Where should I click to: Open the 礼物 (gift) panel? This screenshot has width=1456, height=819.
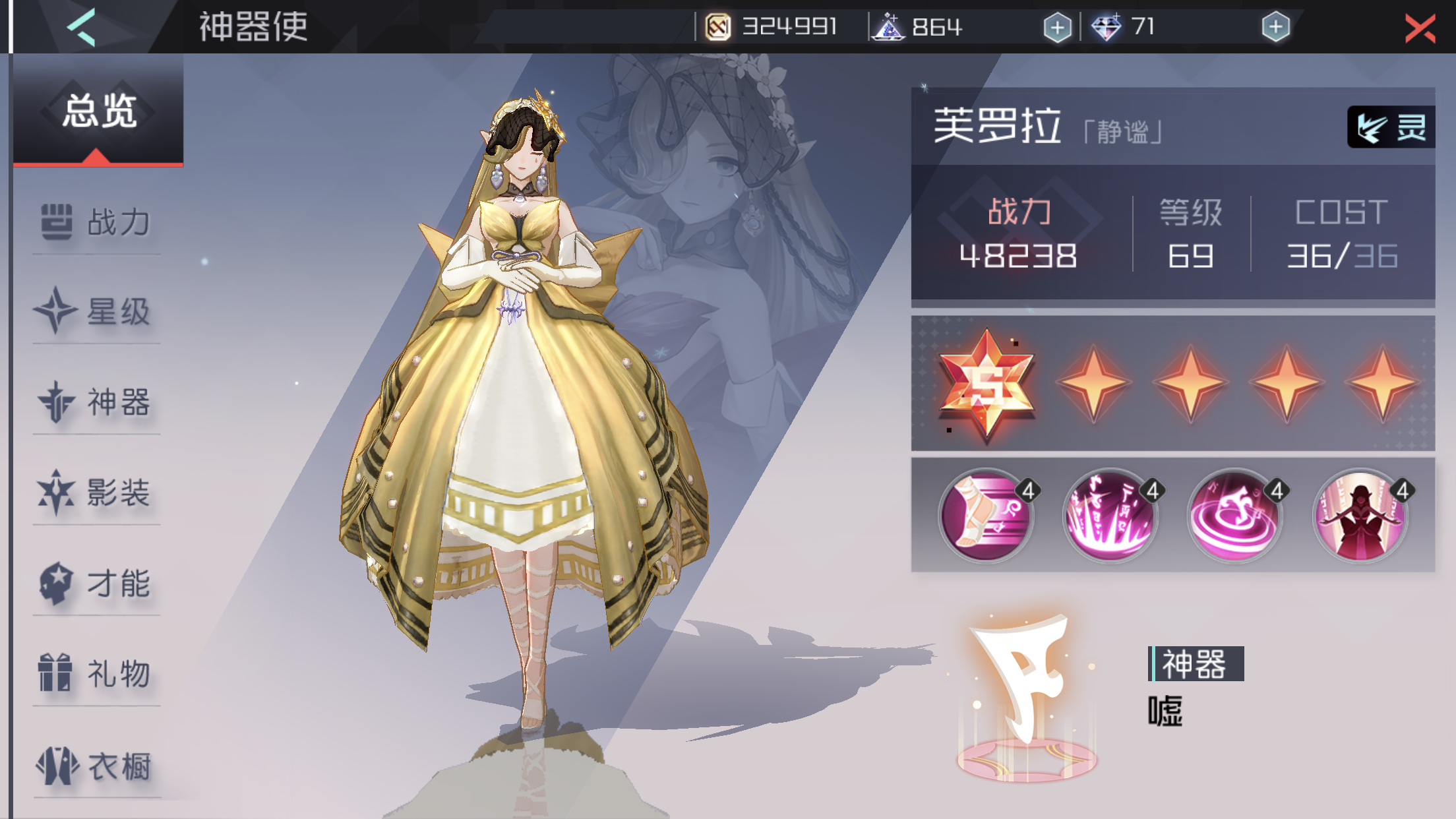[x=96, y=674]
